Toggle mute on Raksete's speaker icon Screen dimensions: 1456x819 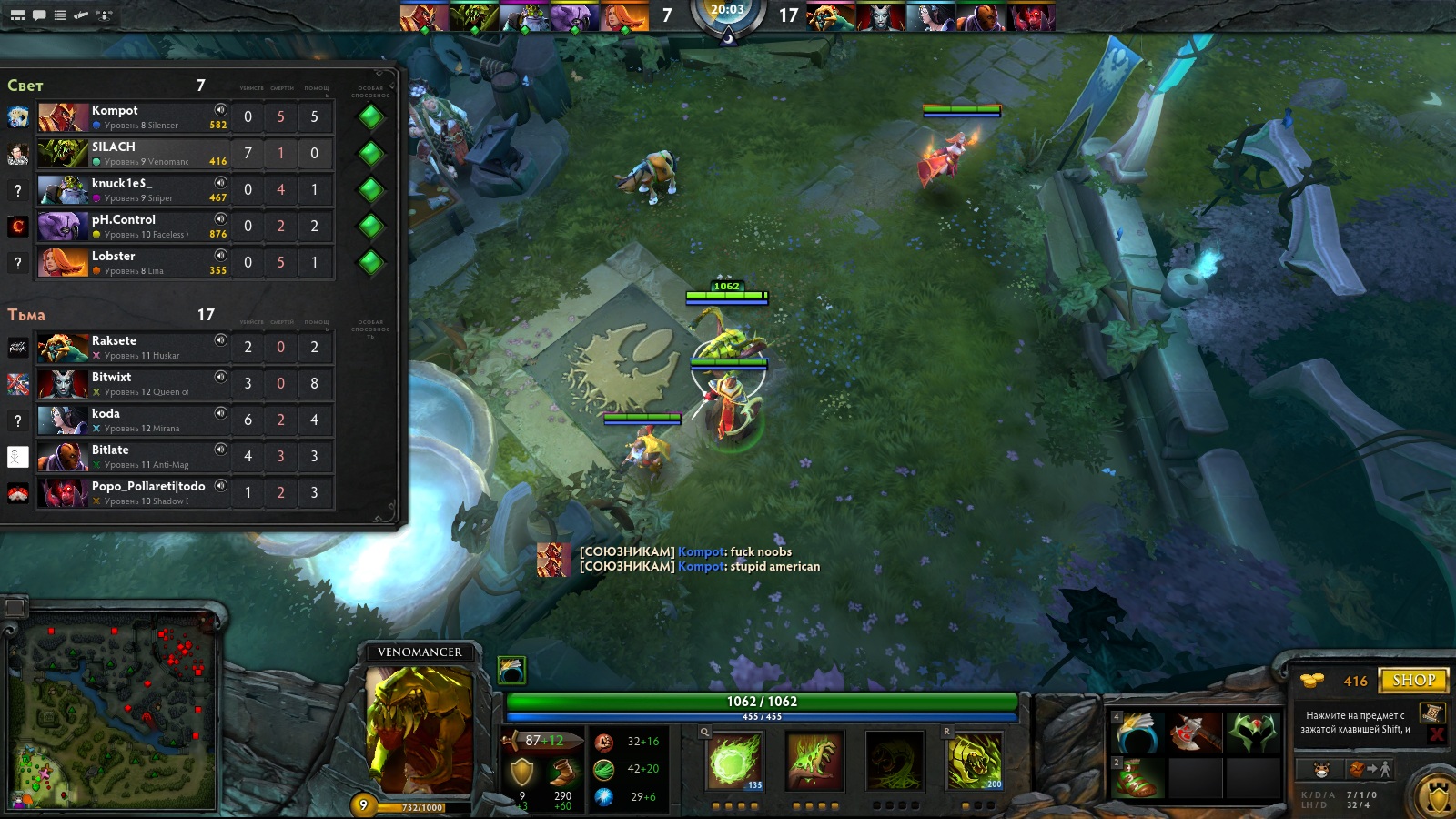pos(220,340)
